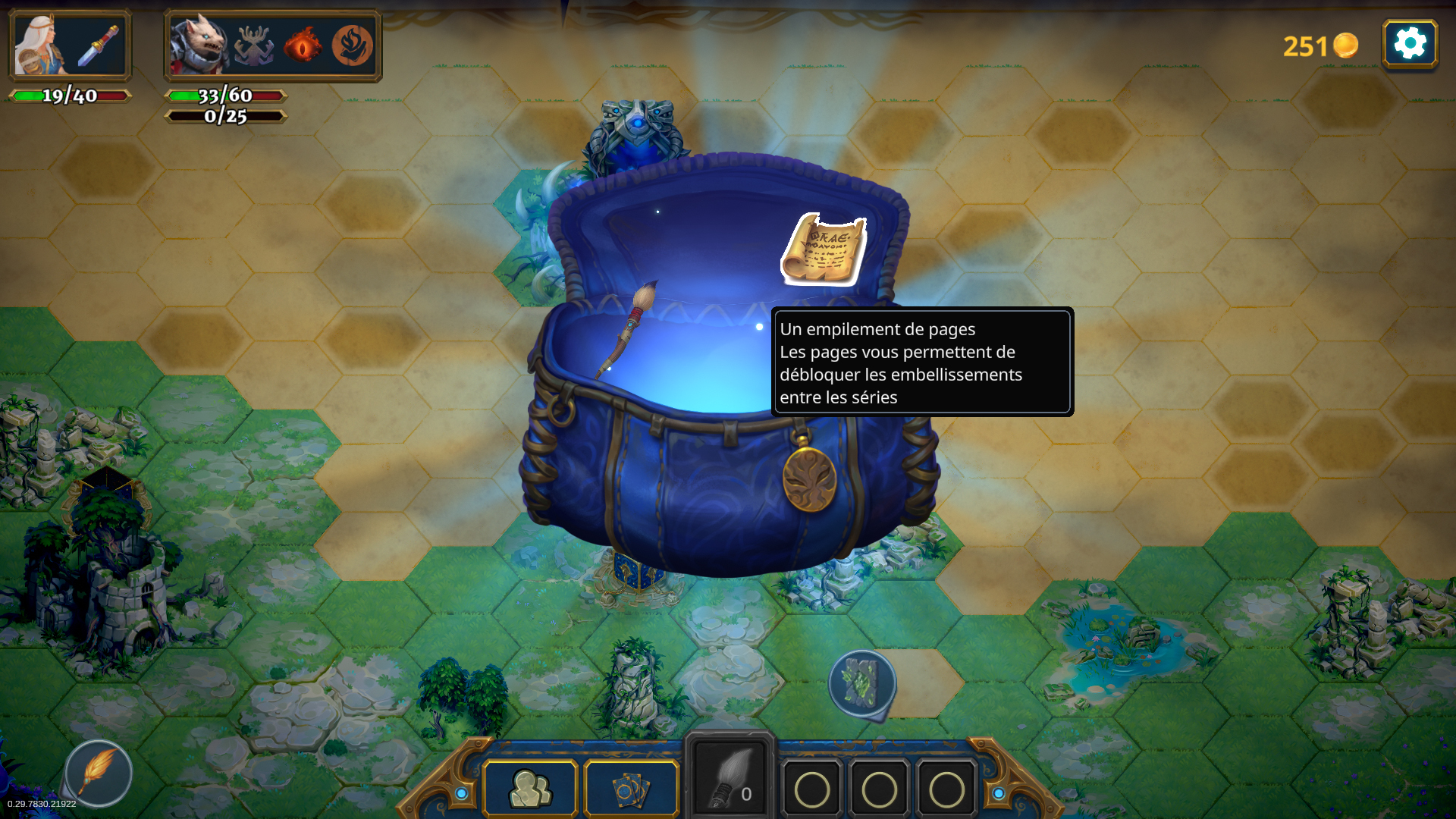
Task: Inspect the fiery eye relic icon
Action: point(303,45)
